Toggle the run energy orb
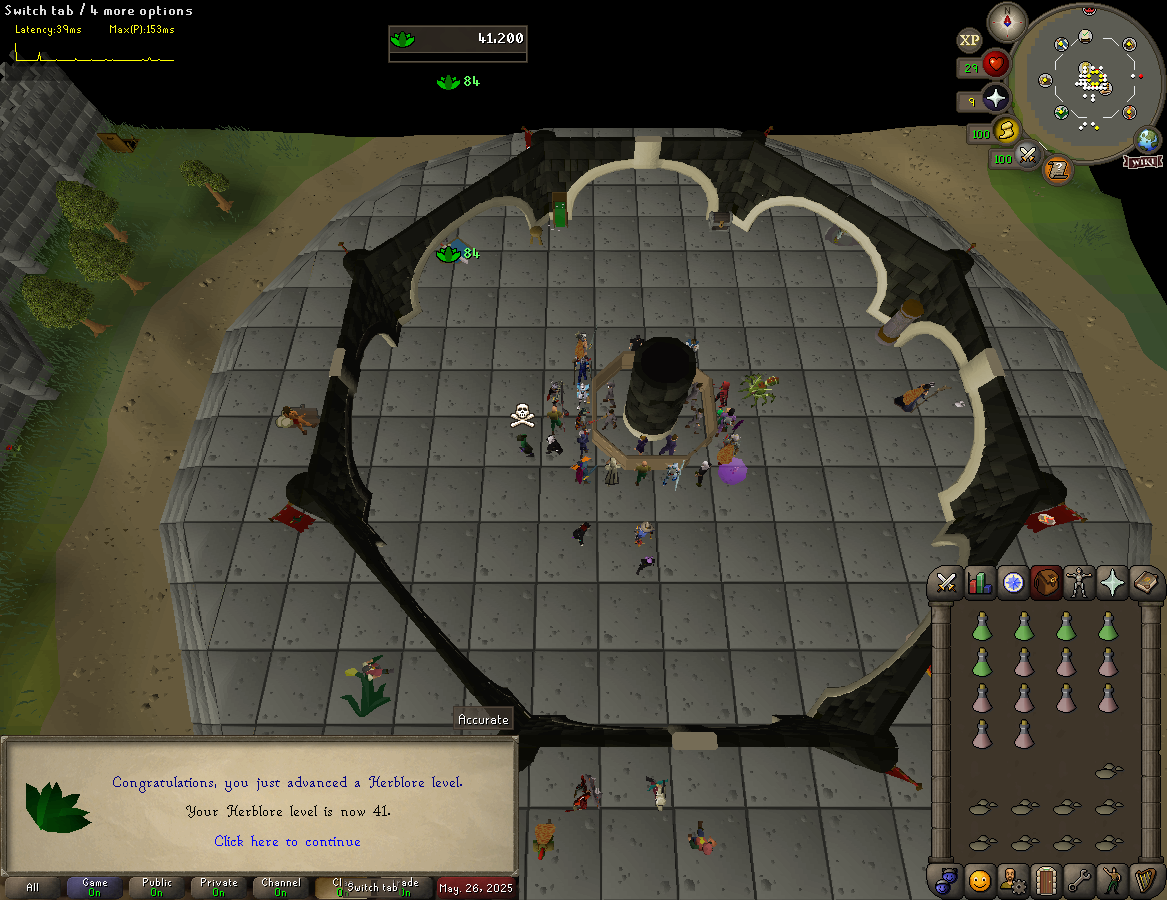This screenshot has height=900, width=1167. (x=1007, y=131)
